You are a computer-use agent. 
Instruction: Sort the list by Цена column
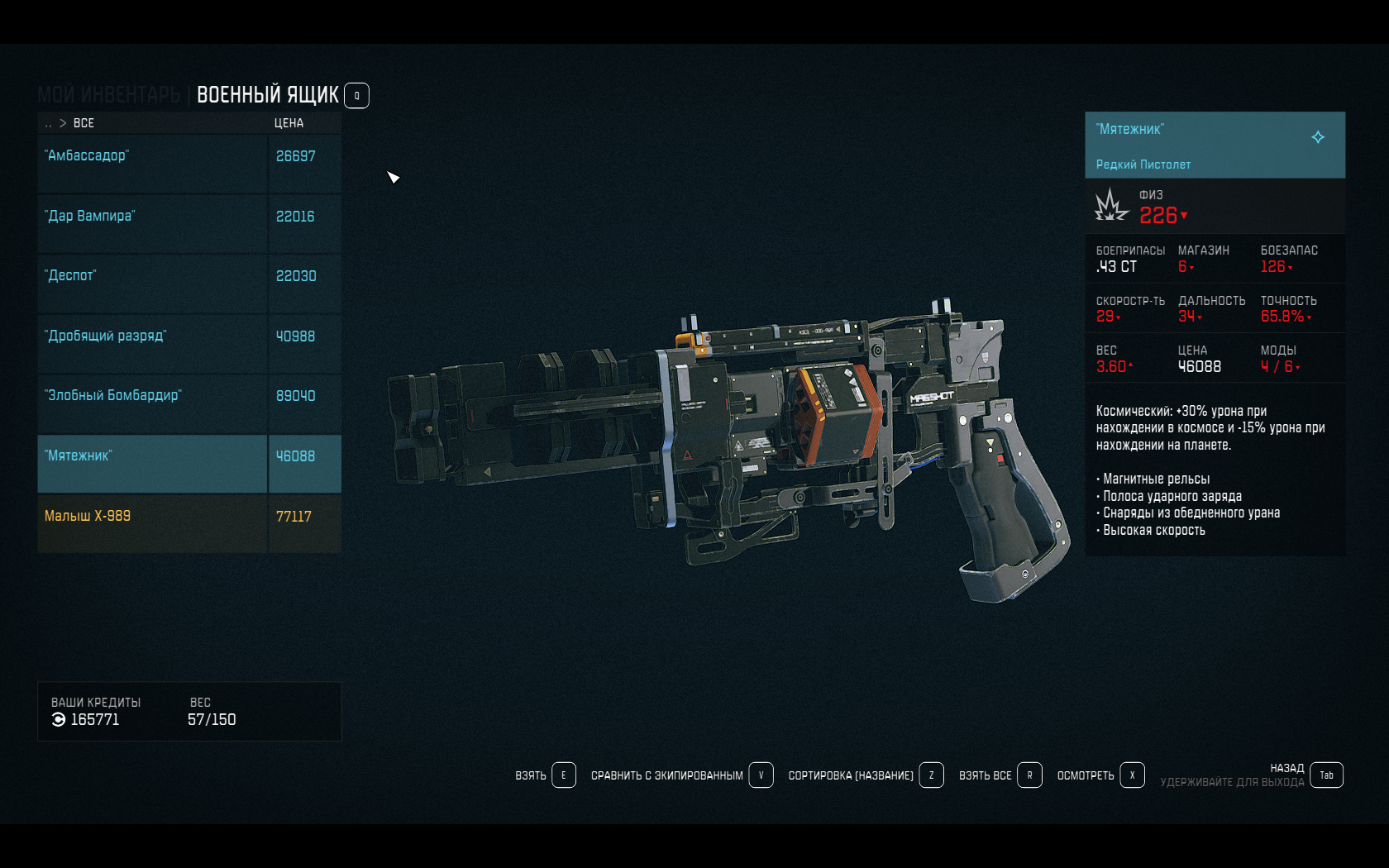[x=289, y=123]
